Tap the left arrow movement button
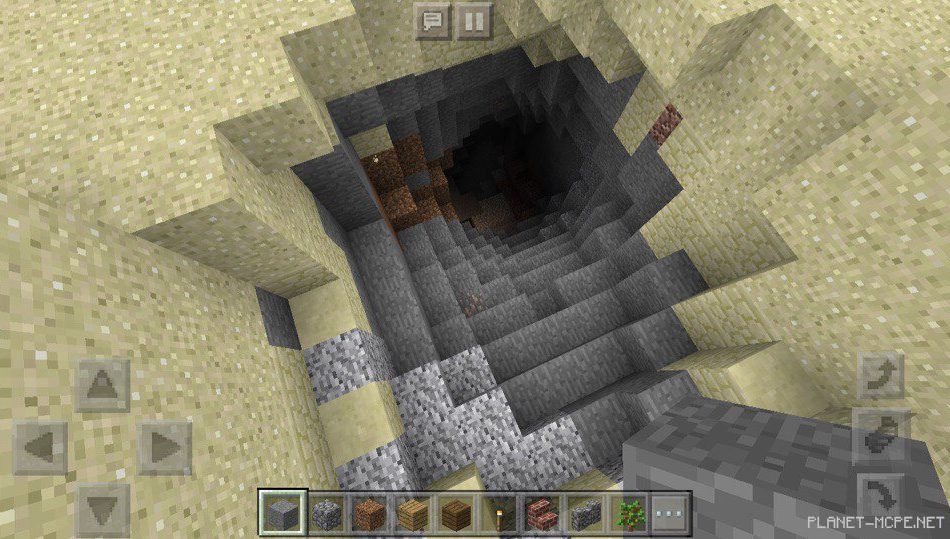 41,447
